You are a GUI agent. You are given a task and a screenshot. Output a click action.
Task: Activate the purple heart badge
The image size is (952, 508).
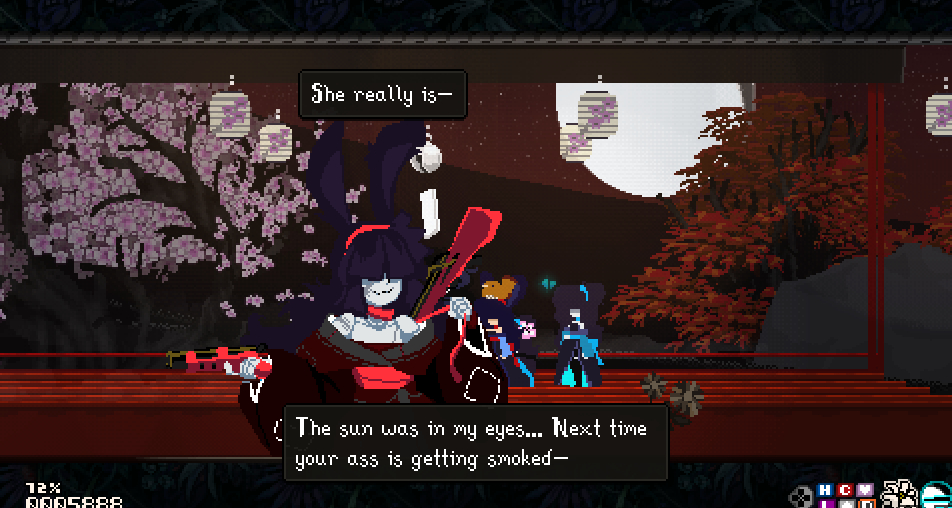(866, 489)
